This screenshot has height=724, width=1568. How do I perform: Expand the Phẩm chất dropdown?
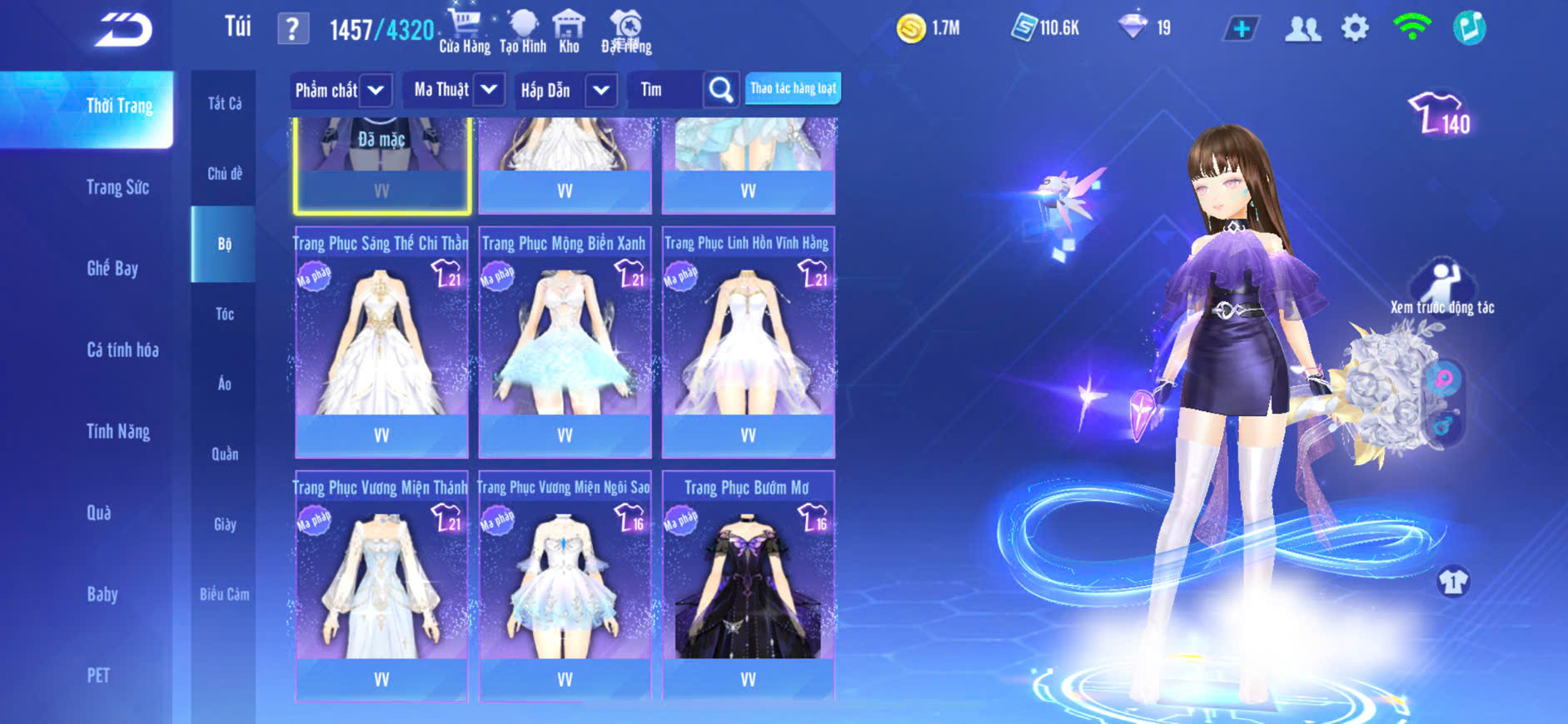click(376, 90)
